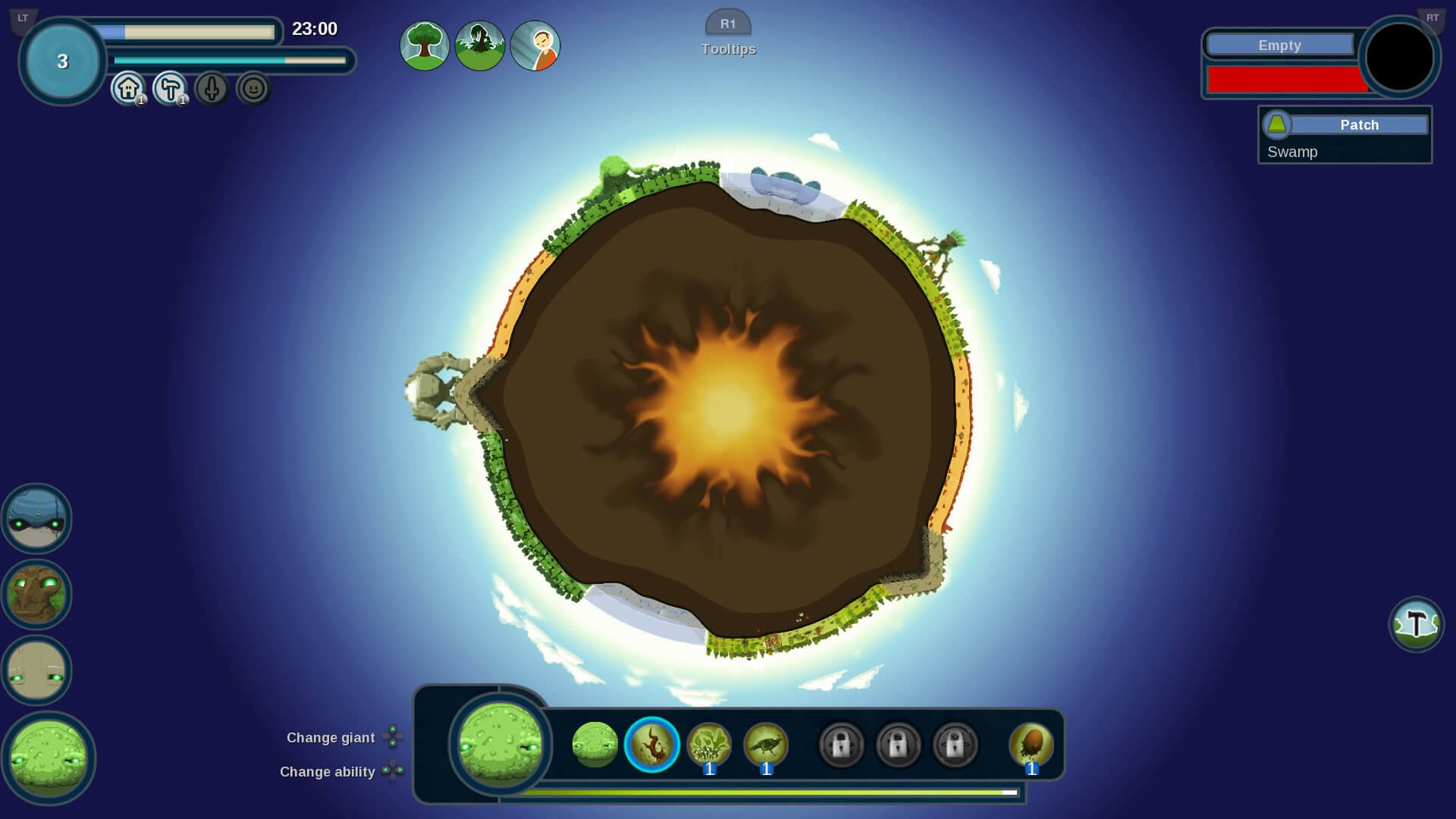1456x819 pixels.
Task: Select the large swamp giant portrait in ability bar
Action: (x=500, y=743)
